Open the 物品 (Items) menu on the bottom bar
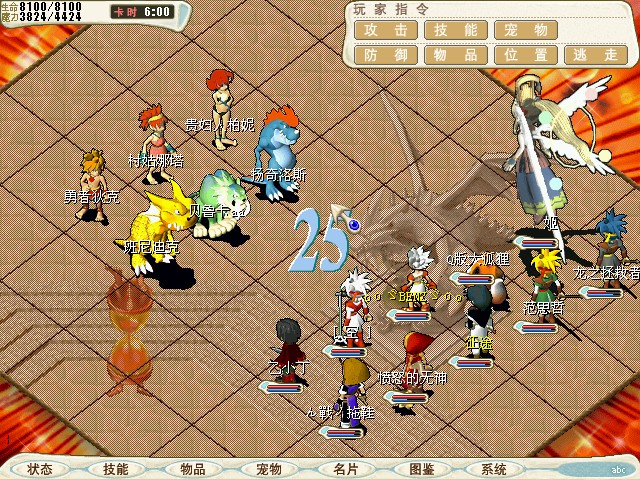The image size is (640, 480). pos(193,469)
